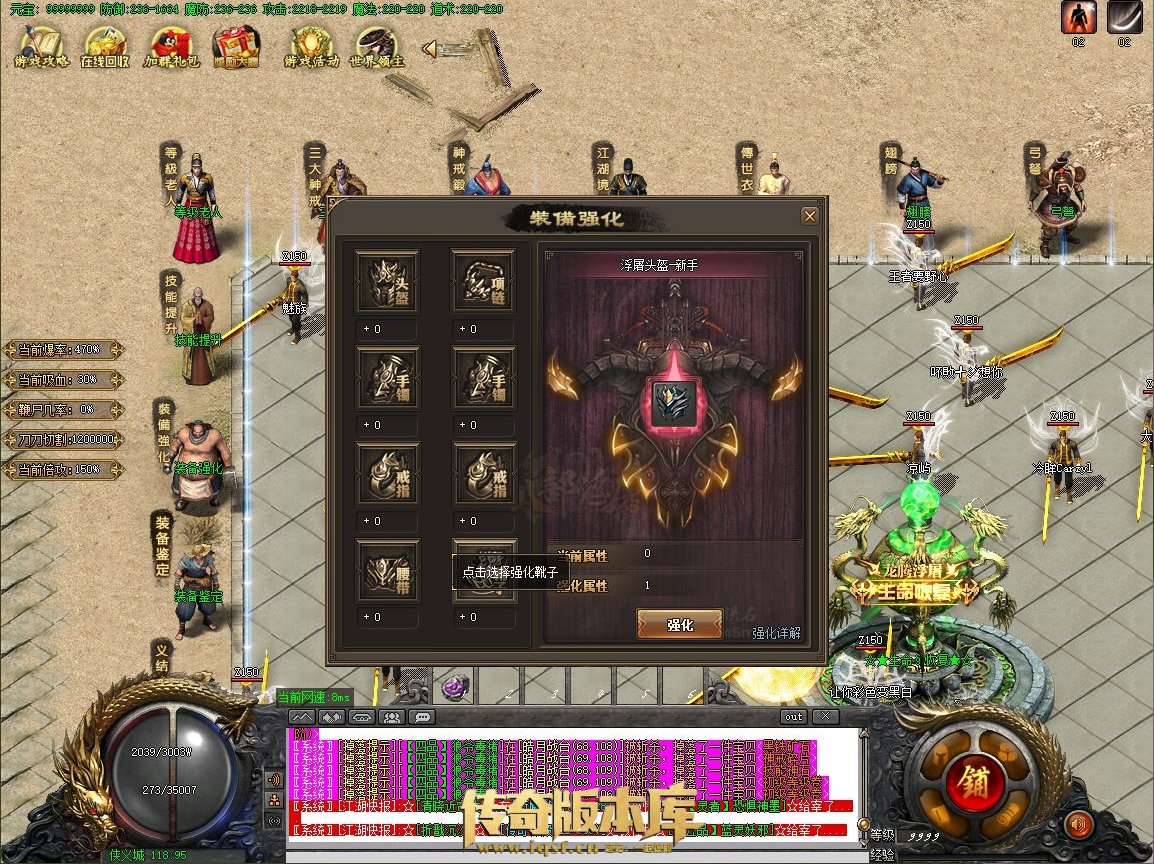Screen dimensions: 1154x864
Task: Click the 强化 enhance button
Action: (680, 625)
